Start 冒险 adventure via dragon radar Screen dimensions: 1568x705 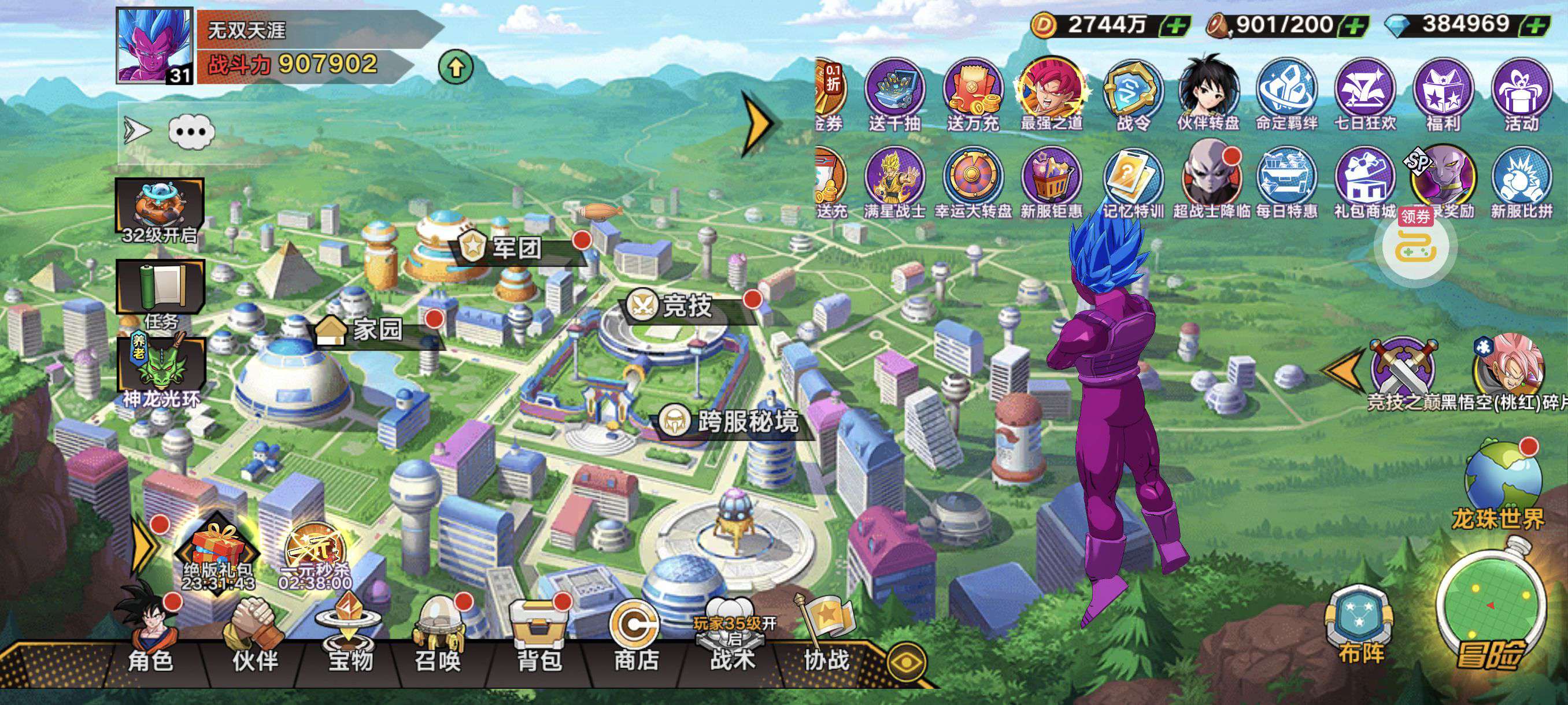click(x=1490, y=614)
